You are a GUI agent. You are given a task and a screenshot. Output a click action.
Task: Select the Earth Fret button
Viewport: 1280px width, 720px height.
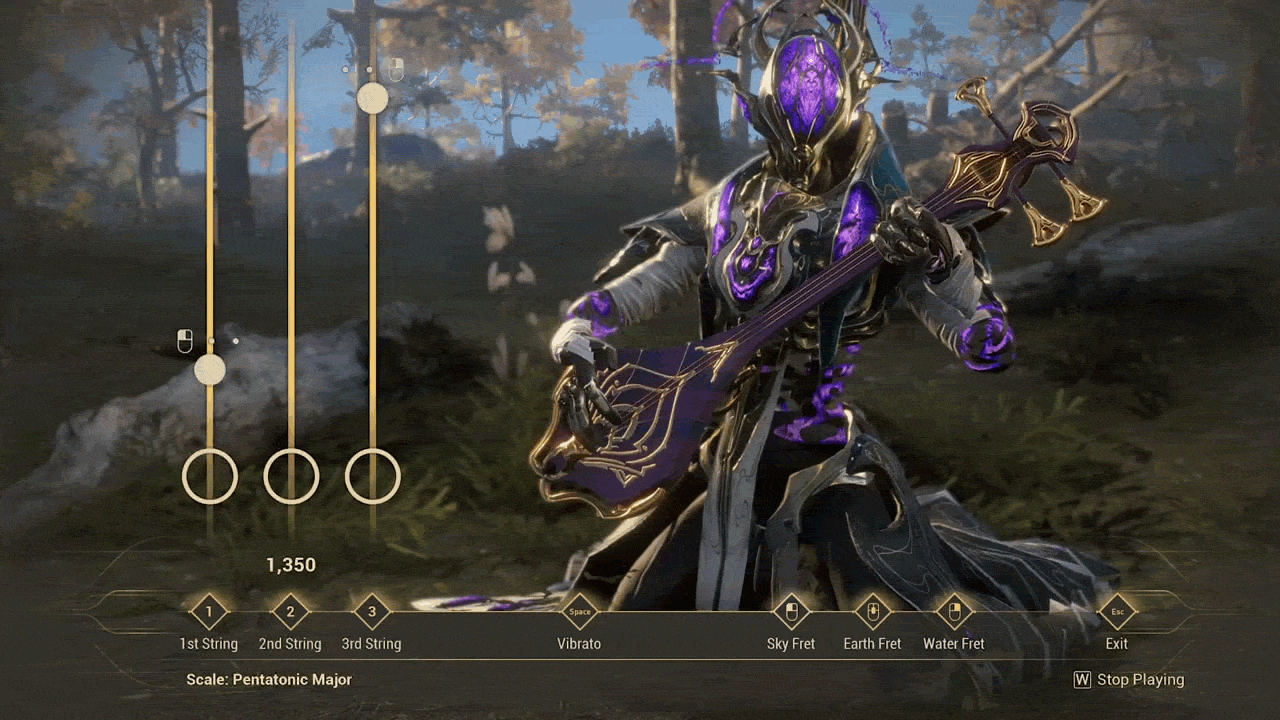pos(872,612)
